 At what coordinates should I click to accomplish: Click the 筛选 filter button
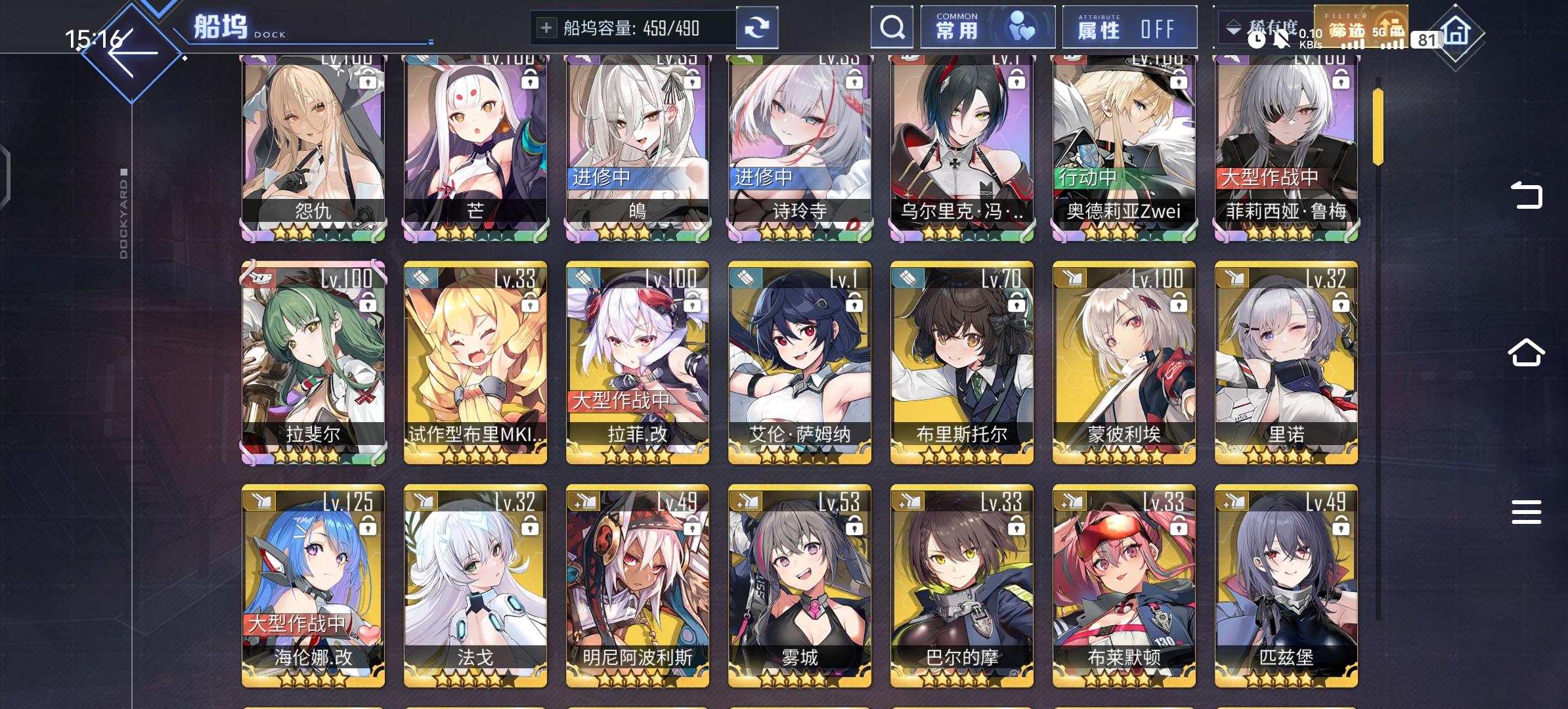click(x=1361, y=27)
